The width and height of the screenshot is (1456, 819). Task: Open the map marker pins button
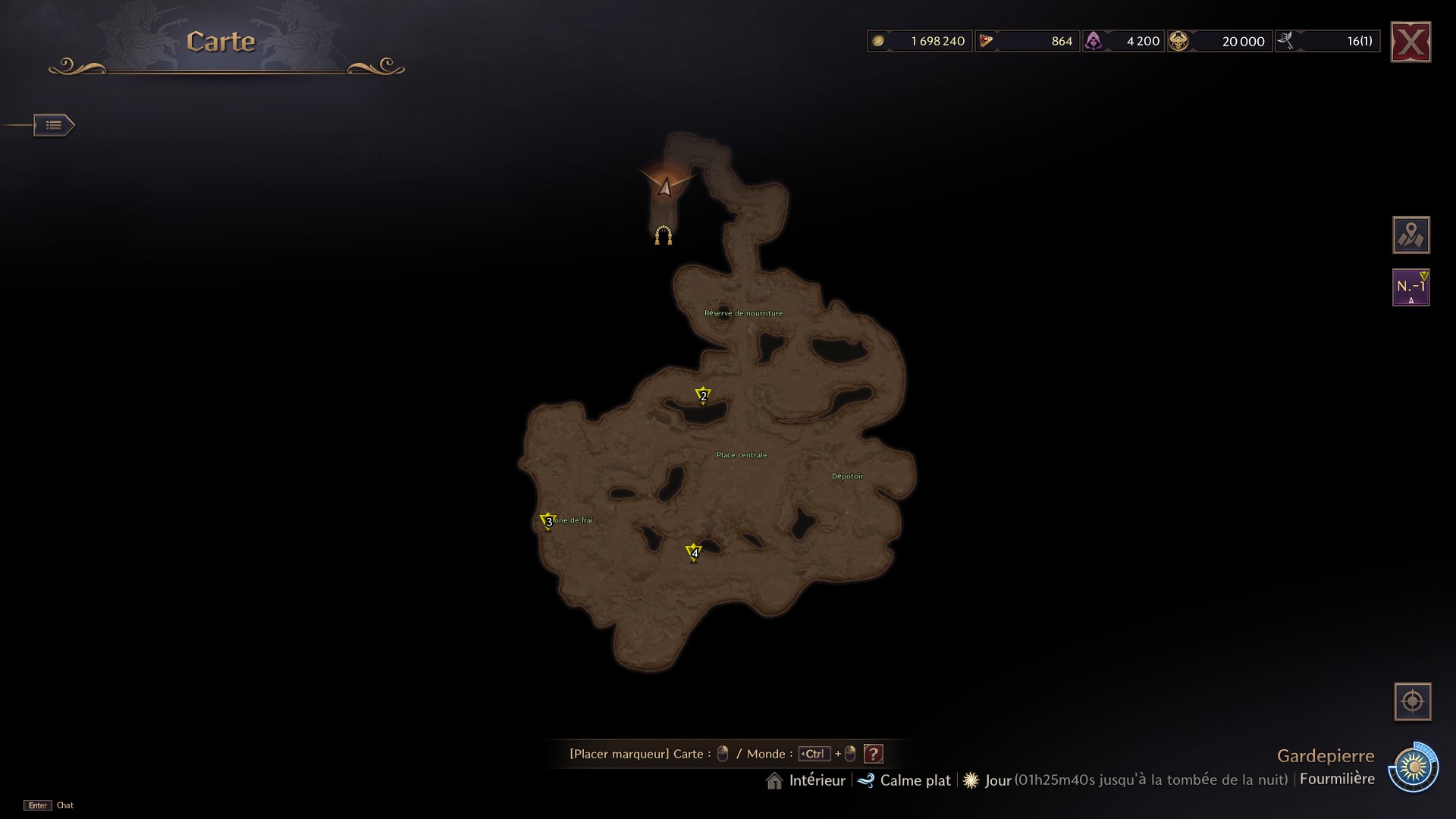pos(1410,235)
